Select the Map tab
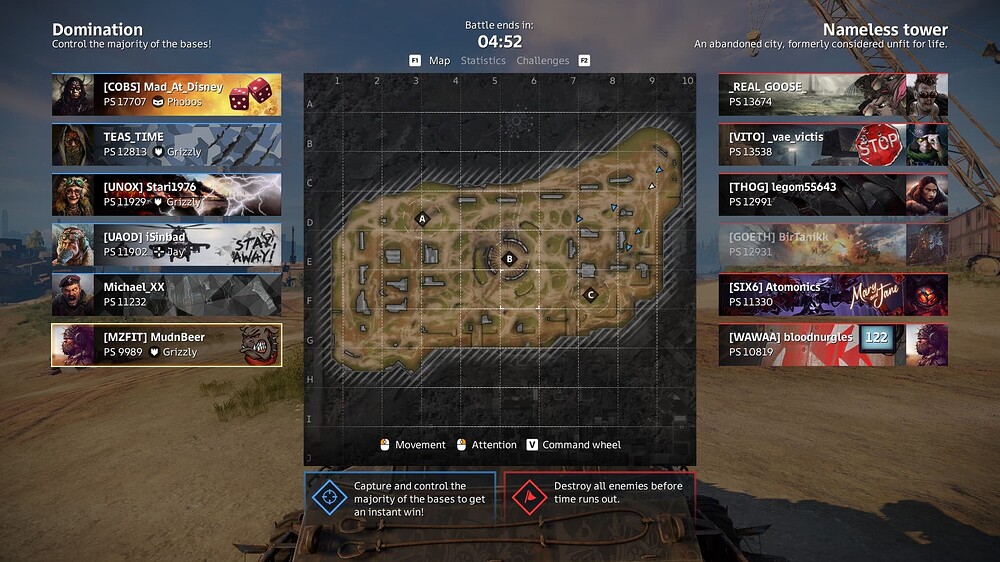The width and height of the screenshot is (1000, 562). tap(439, 61)
